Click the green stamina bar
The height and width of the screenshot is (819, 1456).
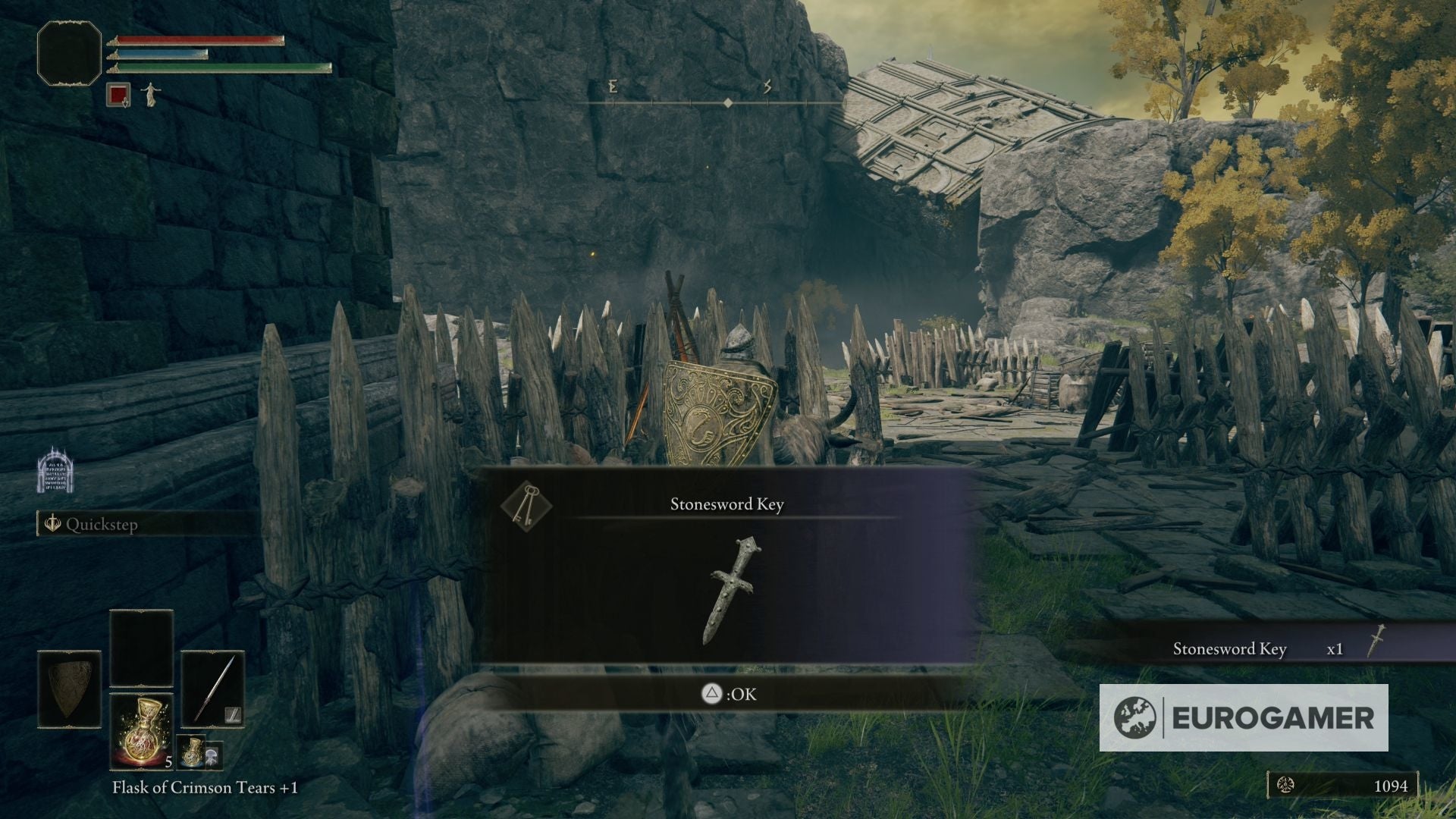[x=220, y=67]
